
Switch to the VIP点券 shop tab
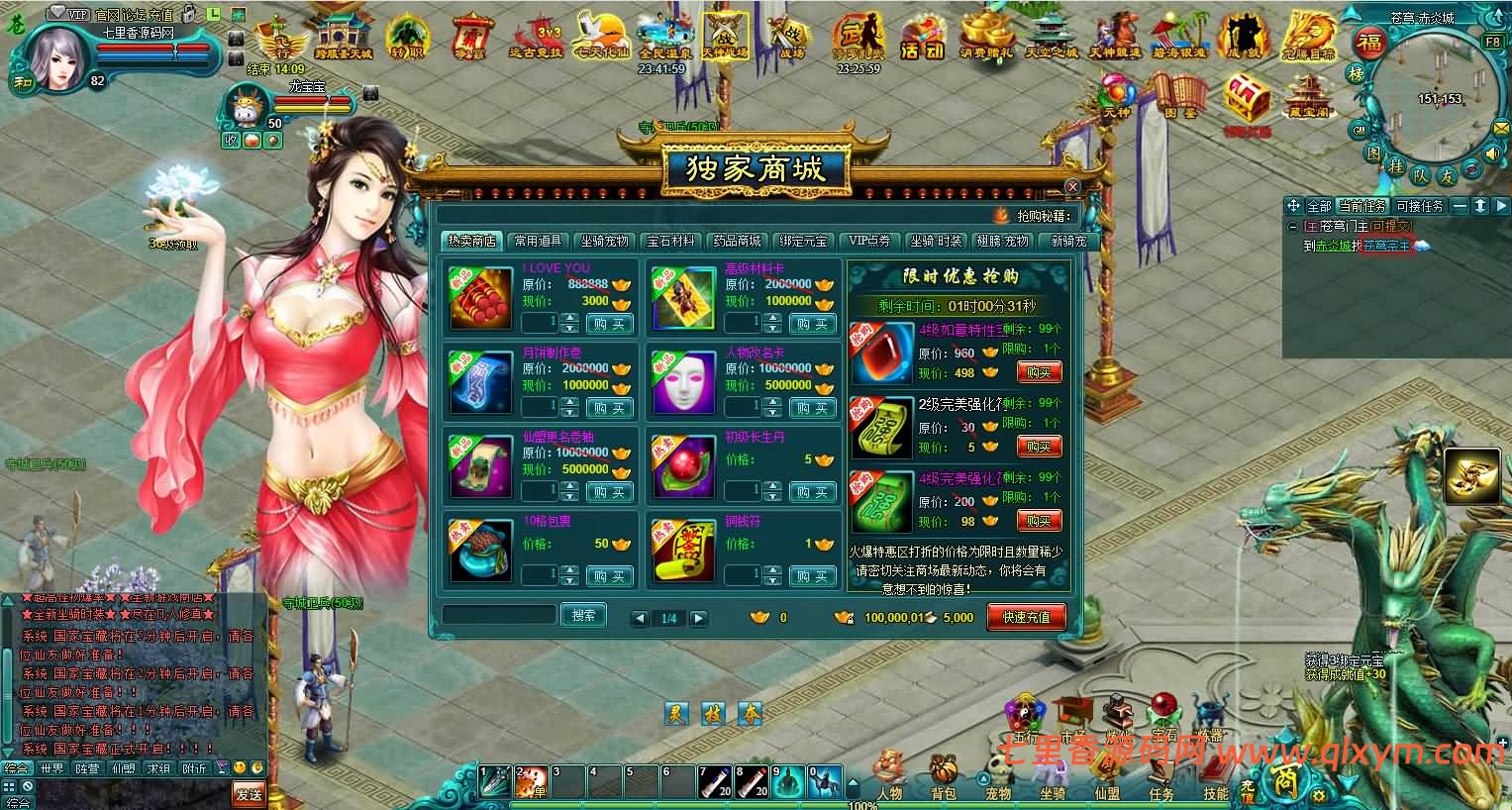click(868, 240)
